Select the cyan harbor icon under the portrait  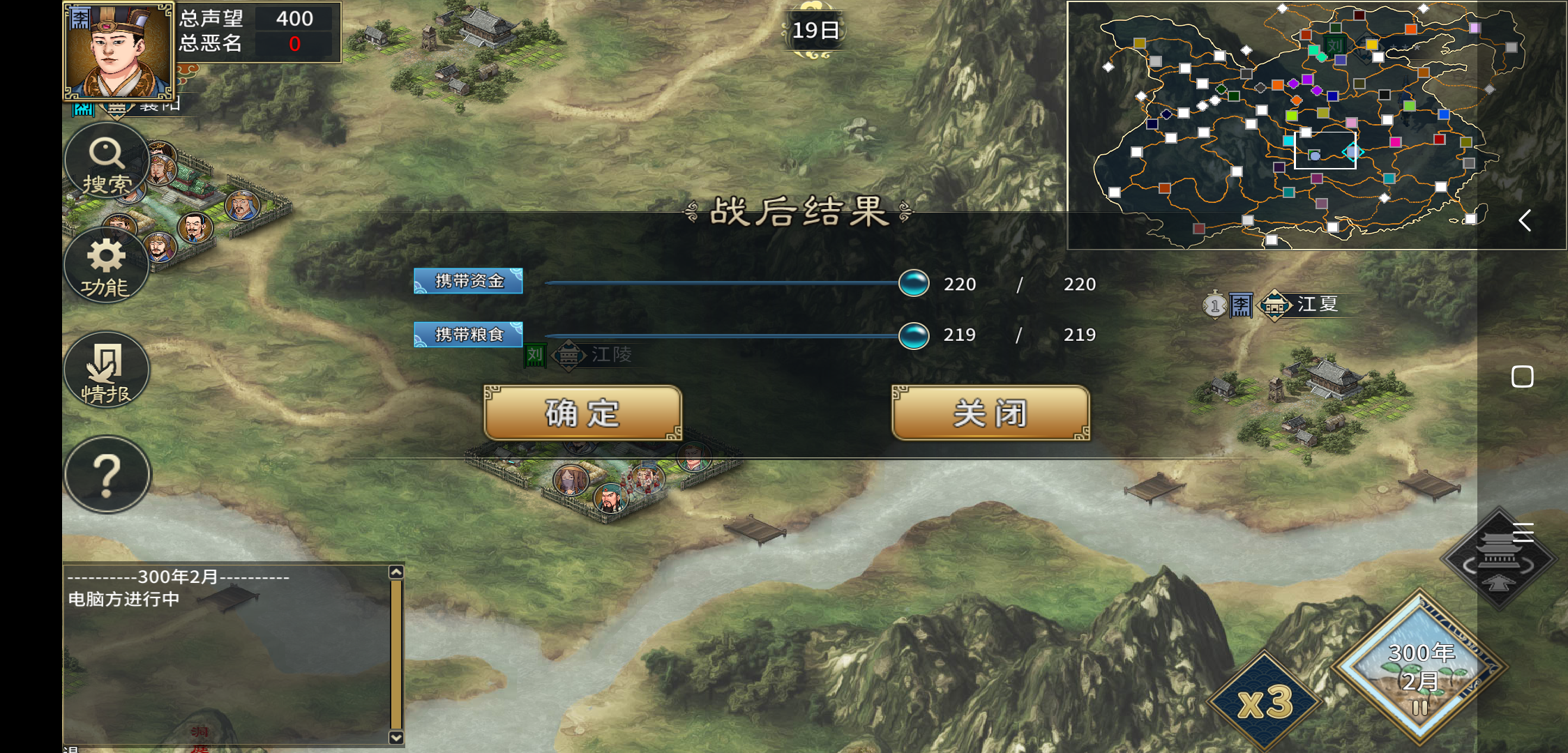pos(82,109)
